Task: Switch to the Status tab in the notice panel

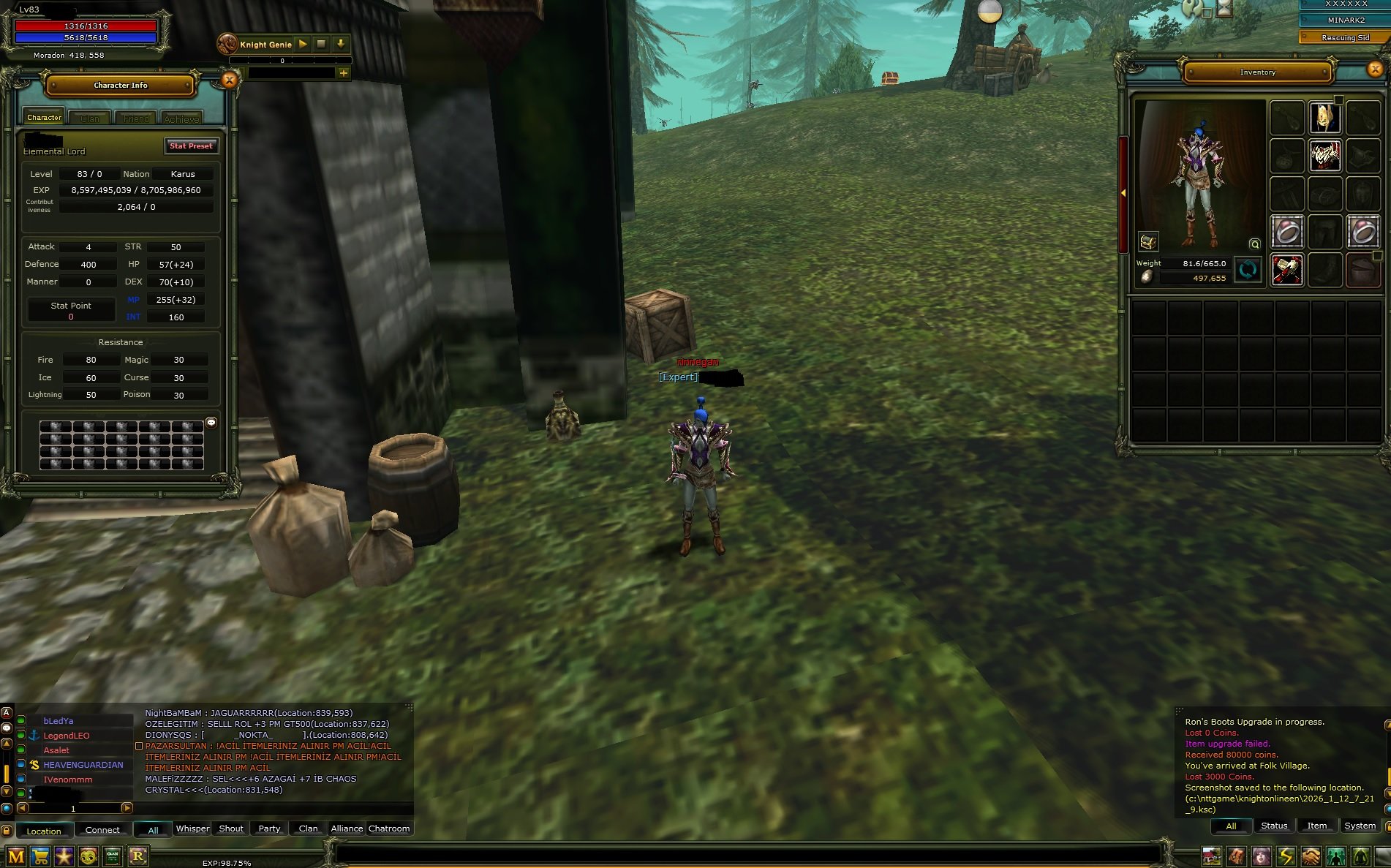Action: (x=1273, y=826)
